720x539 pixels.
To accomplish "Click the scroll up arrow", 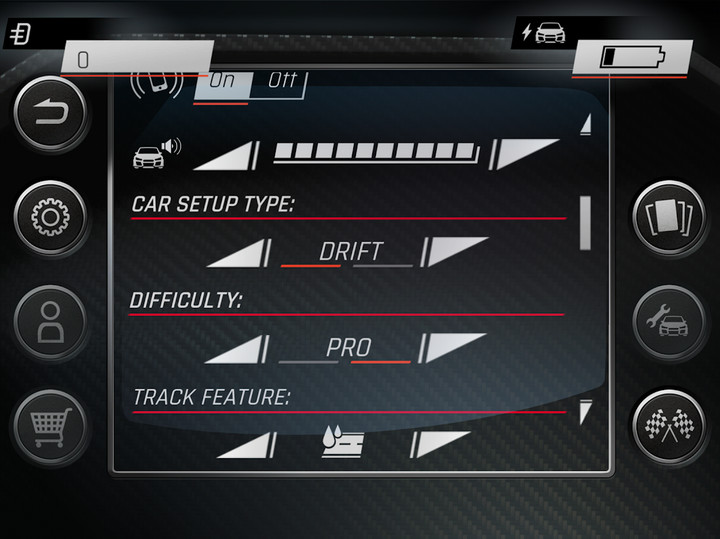I will (x=586, y=124).
